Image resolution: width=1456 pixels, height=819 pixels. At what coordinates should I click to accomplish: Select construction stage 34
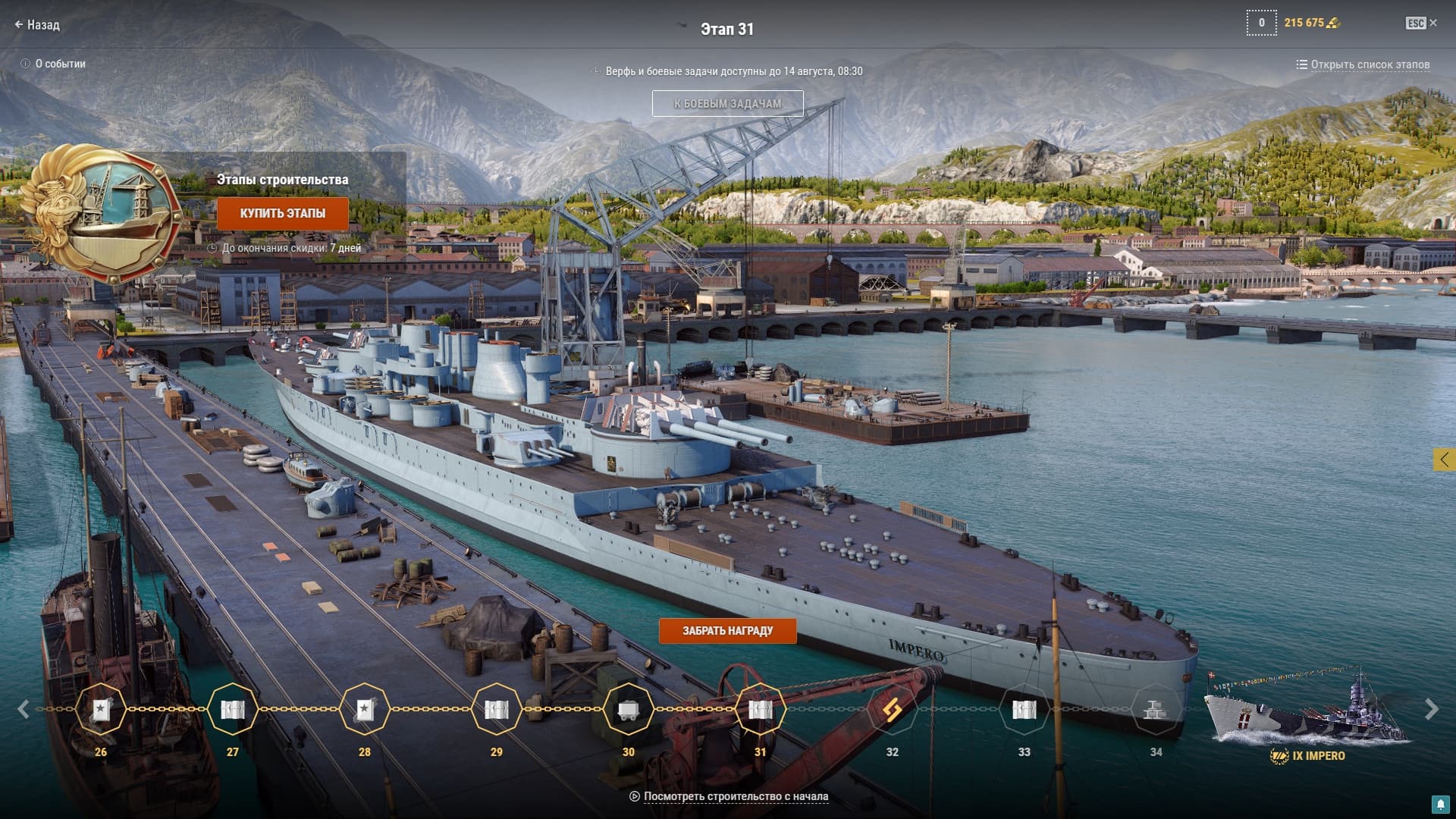[1156, 710]
